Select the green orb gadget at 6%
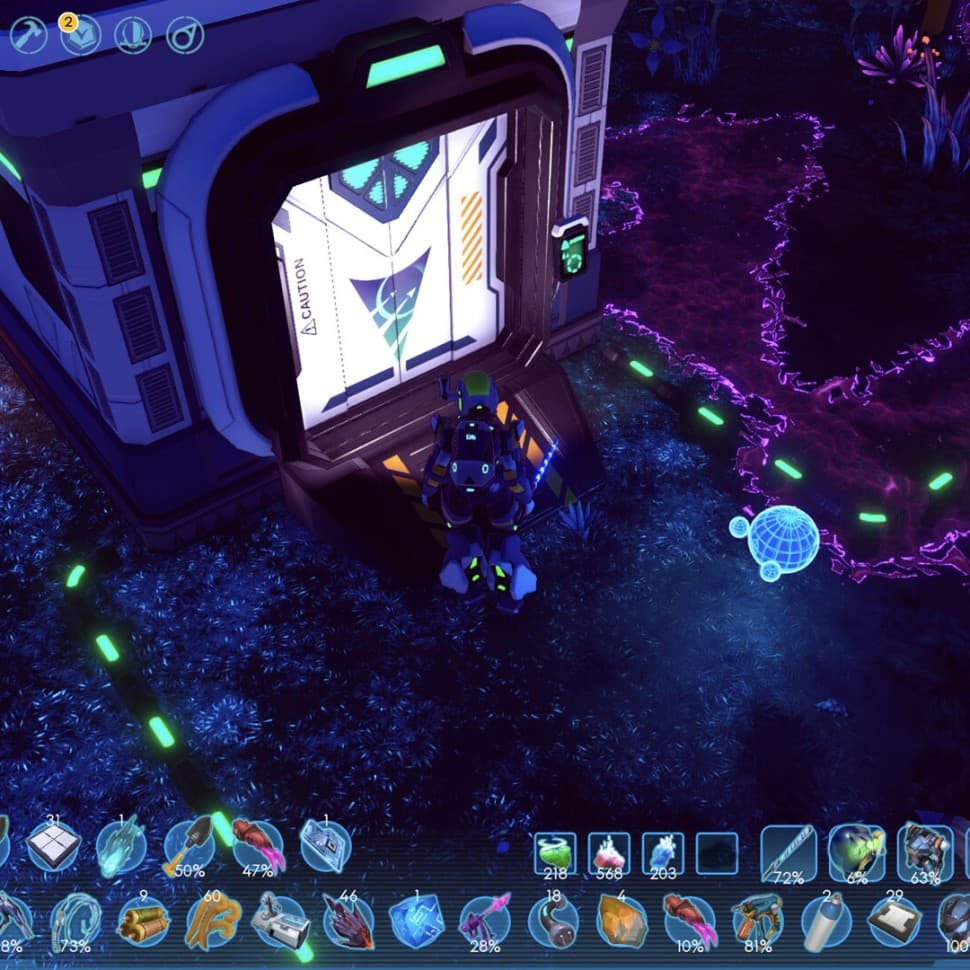Image resolution: width=970 pixels, height=970 pixels. [x=856, y=851]
